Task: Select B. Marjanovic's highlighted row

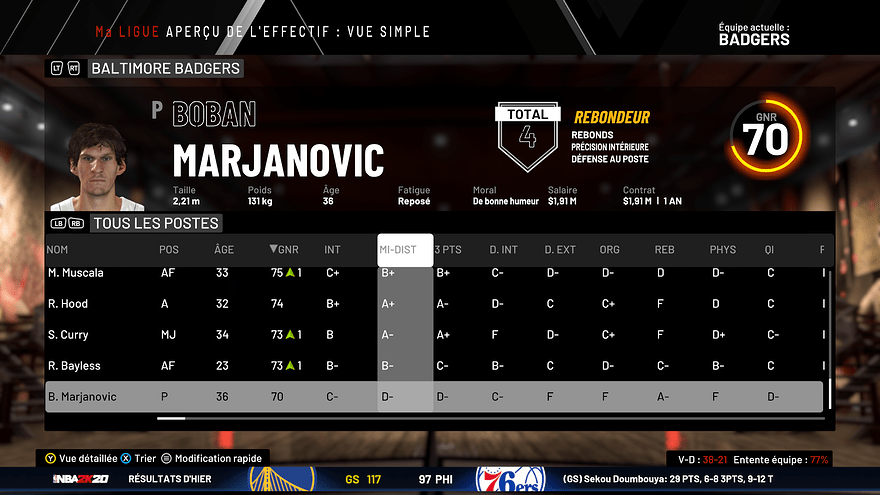Action: [x=434, y=397]
